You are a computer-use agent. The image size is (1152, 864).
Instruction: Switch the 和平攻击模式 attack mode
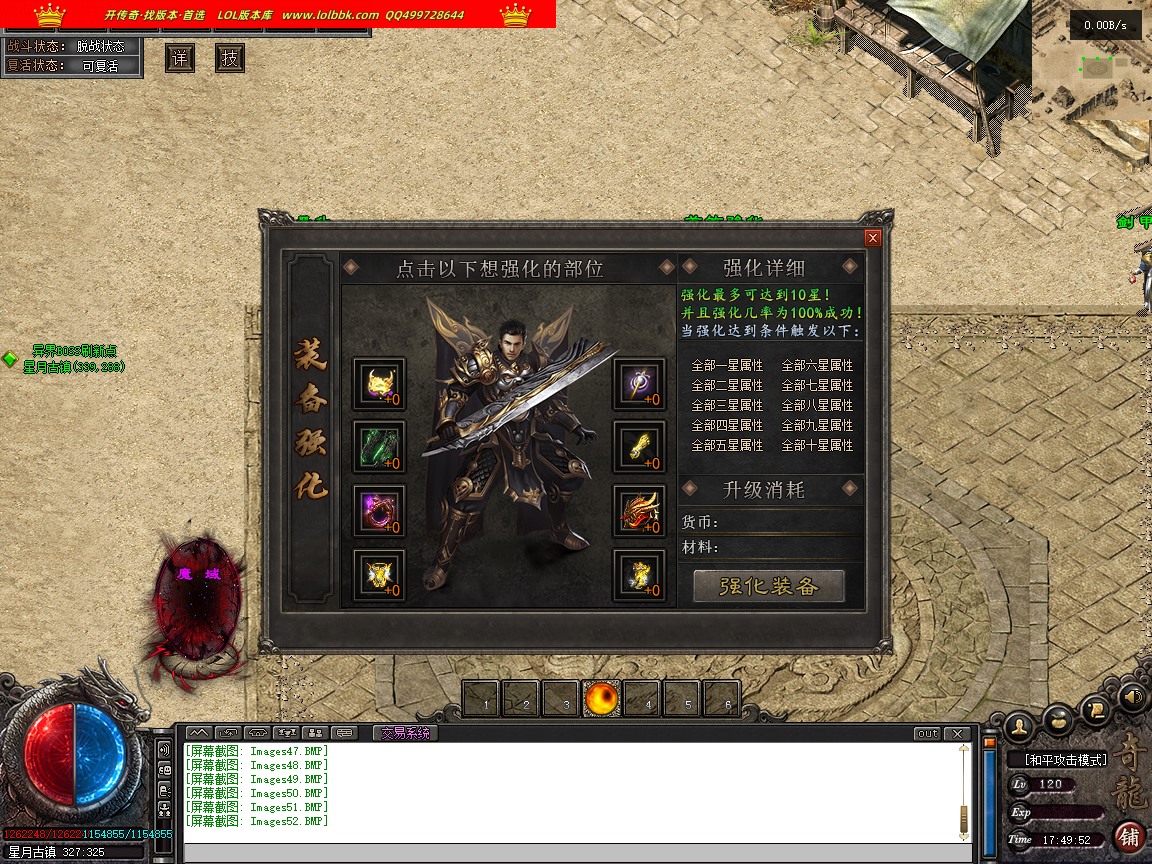pyautogui.click(x=1065, y=760)
